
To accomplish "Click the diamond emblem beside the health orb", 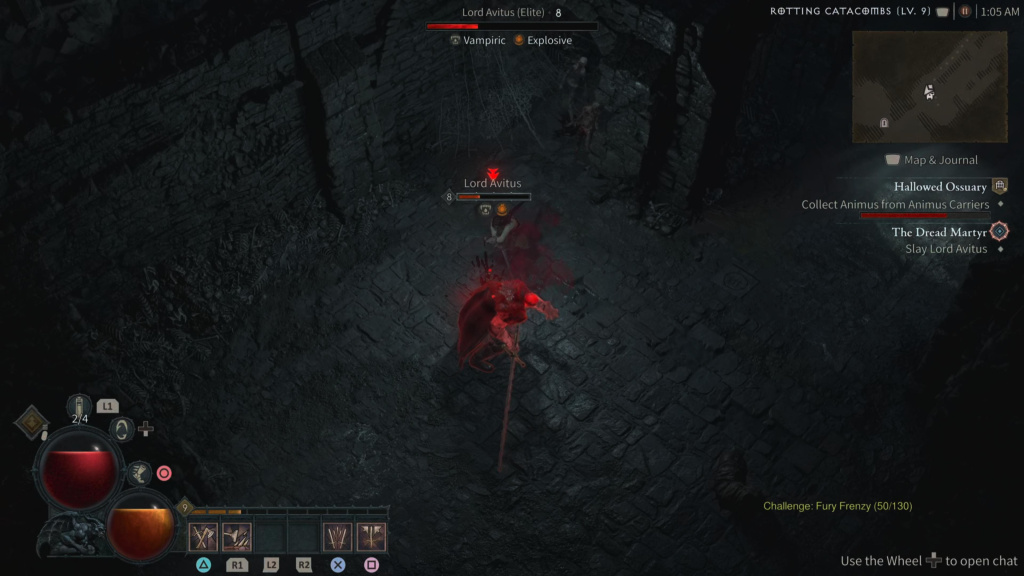I will (31, 422).
